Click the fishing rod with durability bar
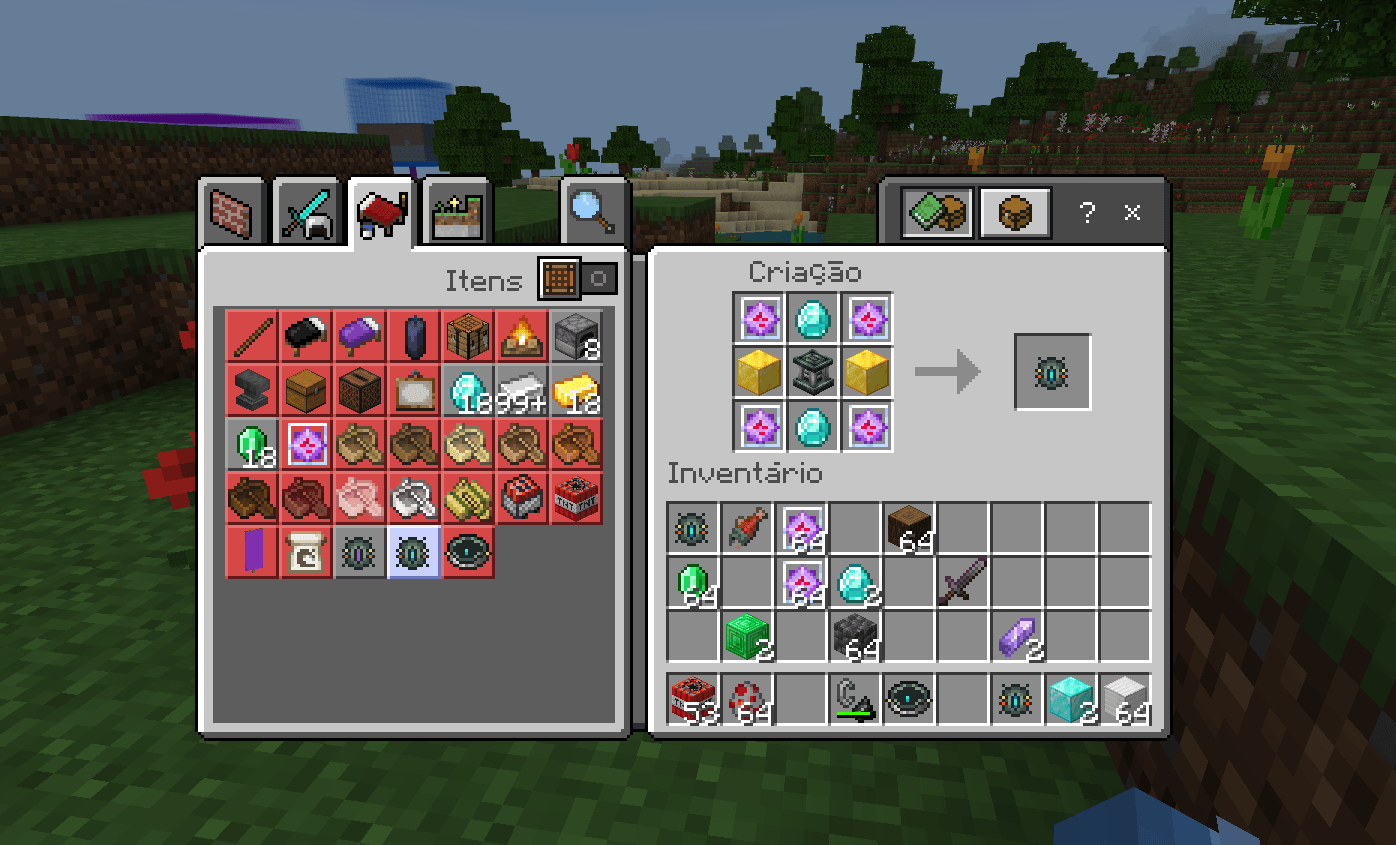Screen dimensions: 1396x845 coord(855,698)
